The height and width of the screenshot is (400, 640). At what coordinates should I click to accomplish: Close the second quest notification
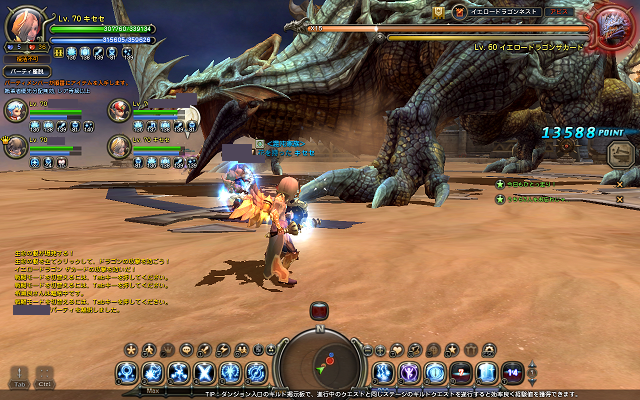[619, 199]
